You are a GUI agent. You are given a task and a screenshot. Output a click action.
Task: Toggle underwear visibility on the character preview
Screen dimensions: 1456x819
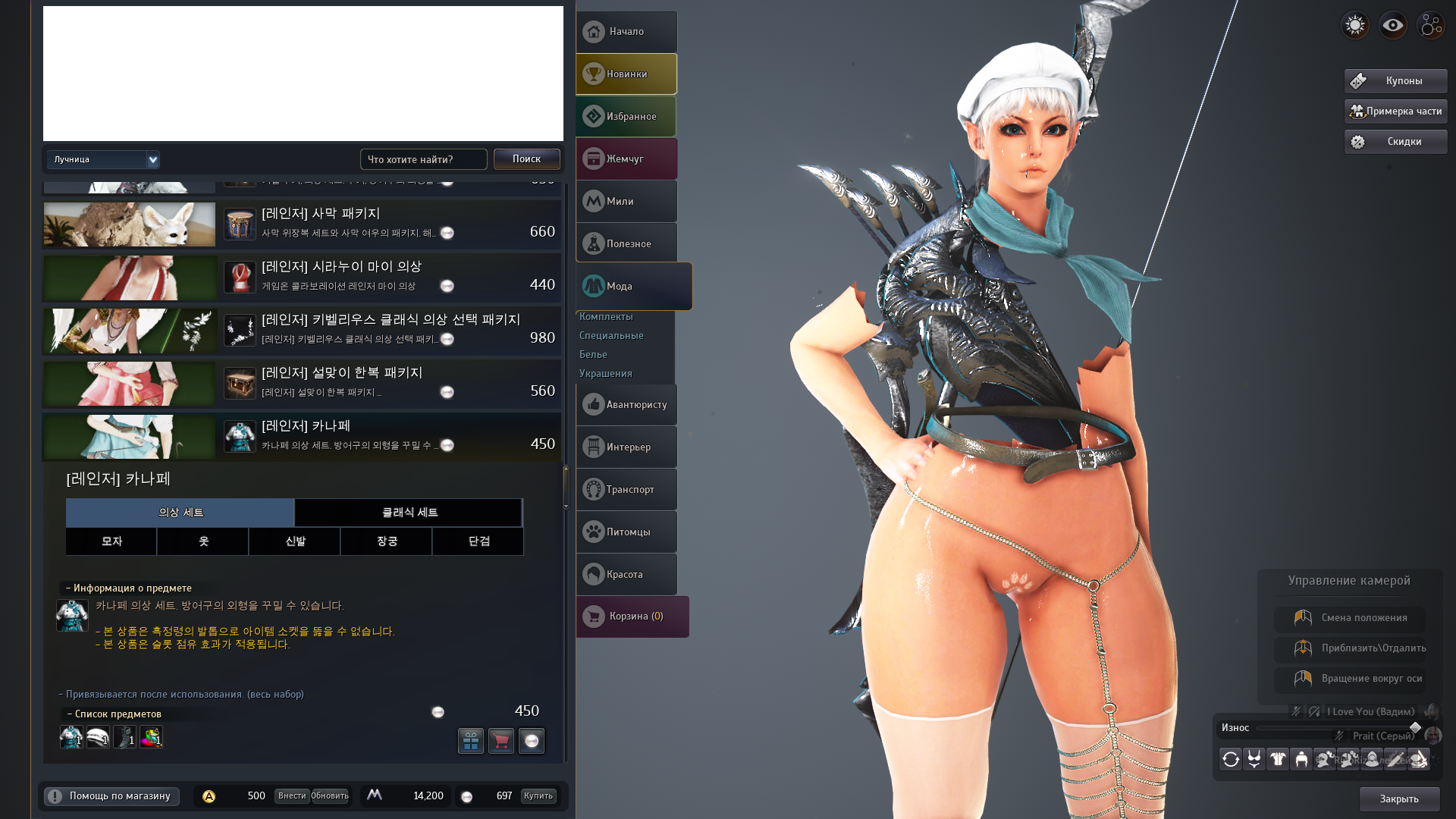pyautogui.click(x=1254, y=759)
